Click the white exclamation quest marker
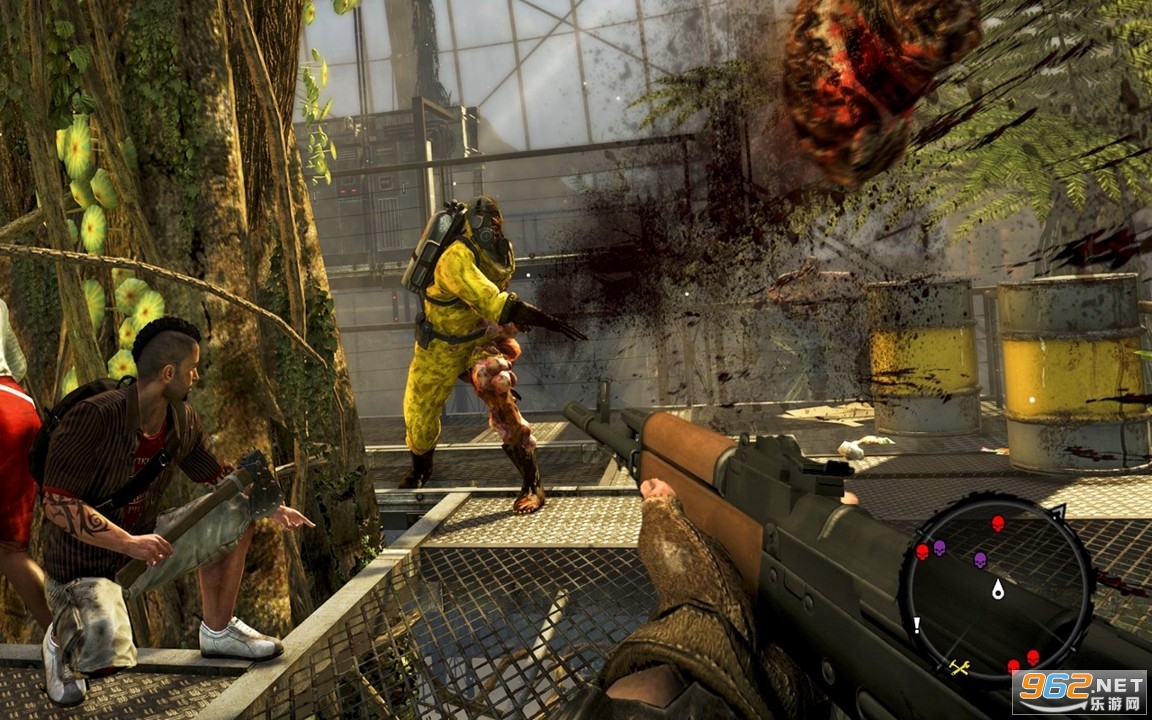 tap(916, 626)
